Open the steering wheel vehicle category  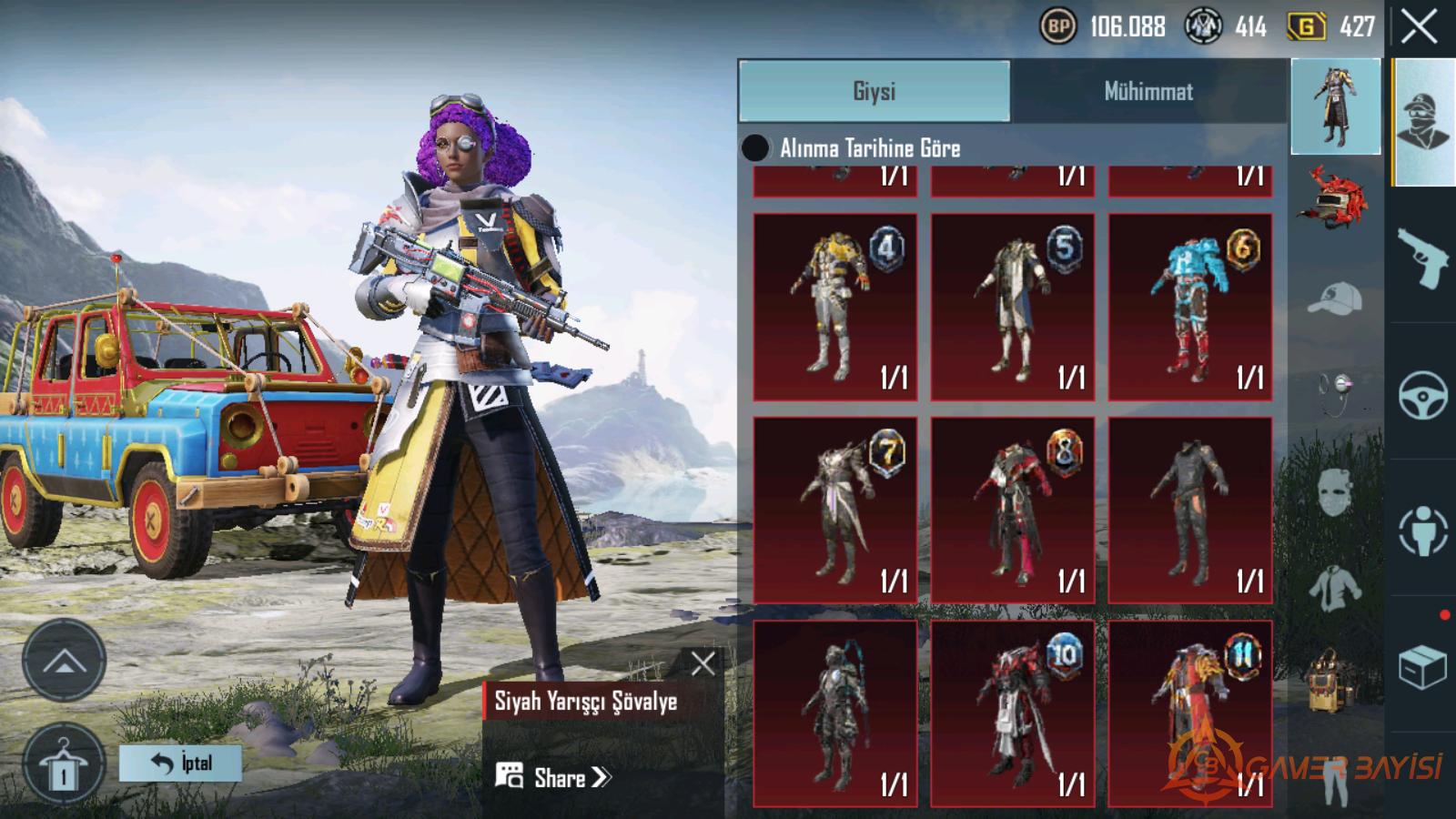pyautogui.click(x=1422, y=395)
